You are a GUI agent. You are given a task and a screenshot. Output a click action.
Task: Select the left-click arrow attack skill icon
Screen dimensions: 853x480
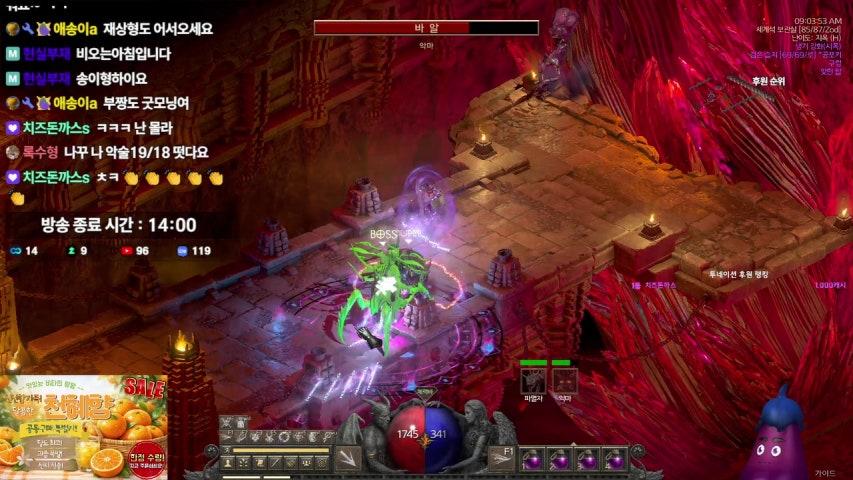point(348,458)
